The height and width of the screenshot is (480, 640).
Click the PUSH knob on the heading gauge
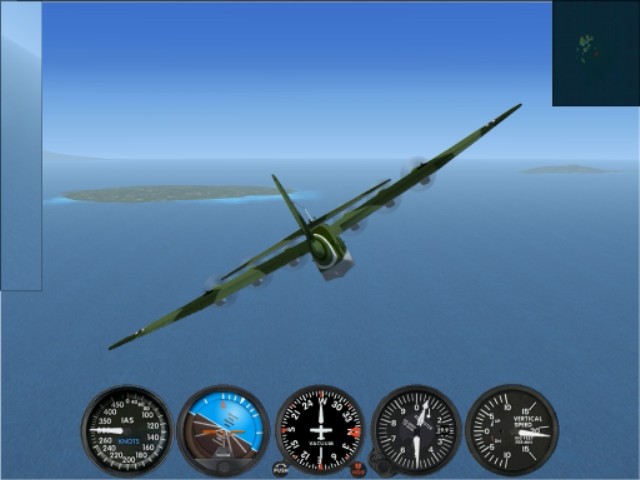[x=280, y=468]
